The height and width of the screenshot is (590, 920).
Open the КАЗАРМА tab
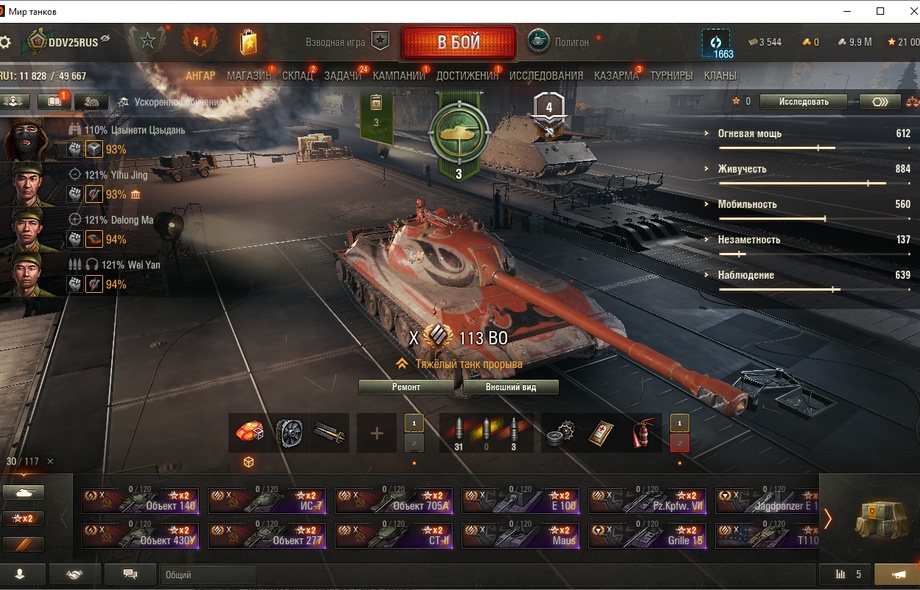(616, 75)
